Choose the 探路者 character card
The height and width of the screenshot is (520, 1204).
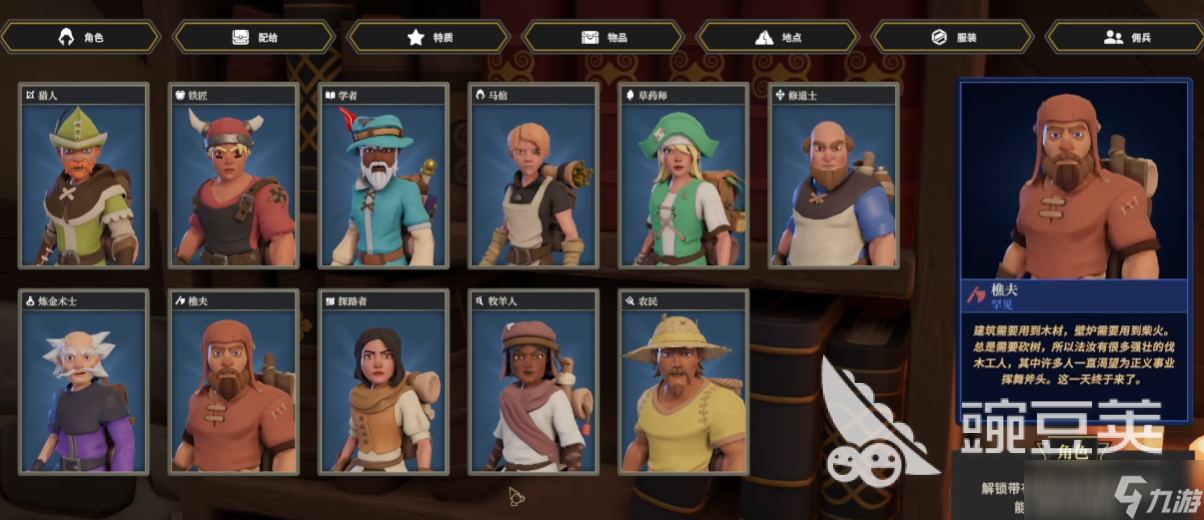[x=384, y=383]
